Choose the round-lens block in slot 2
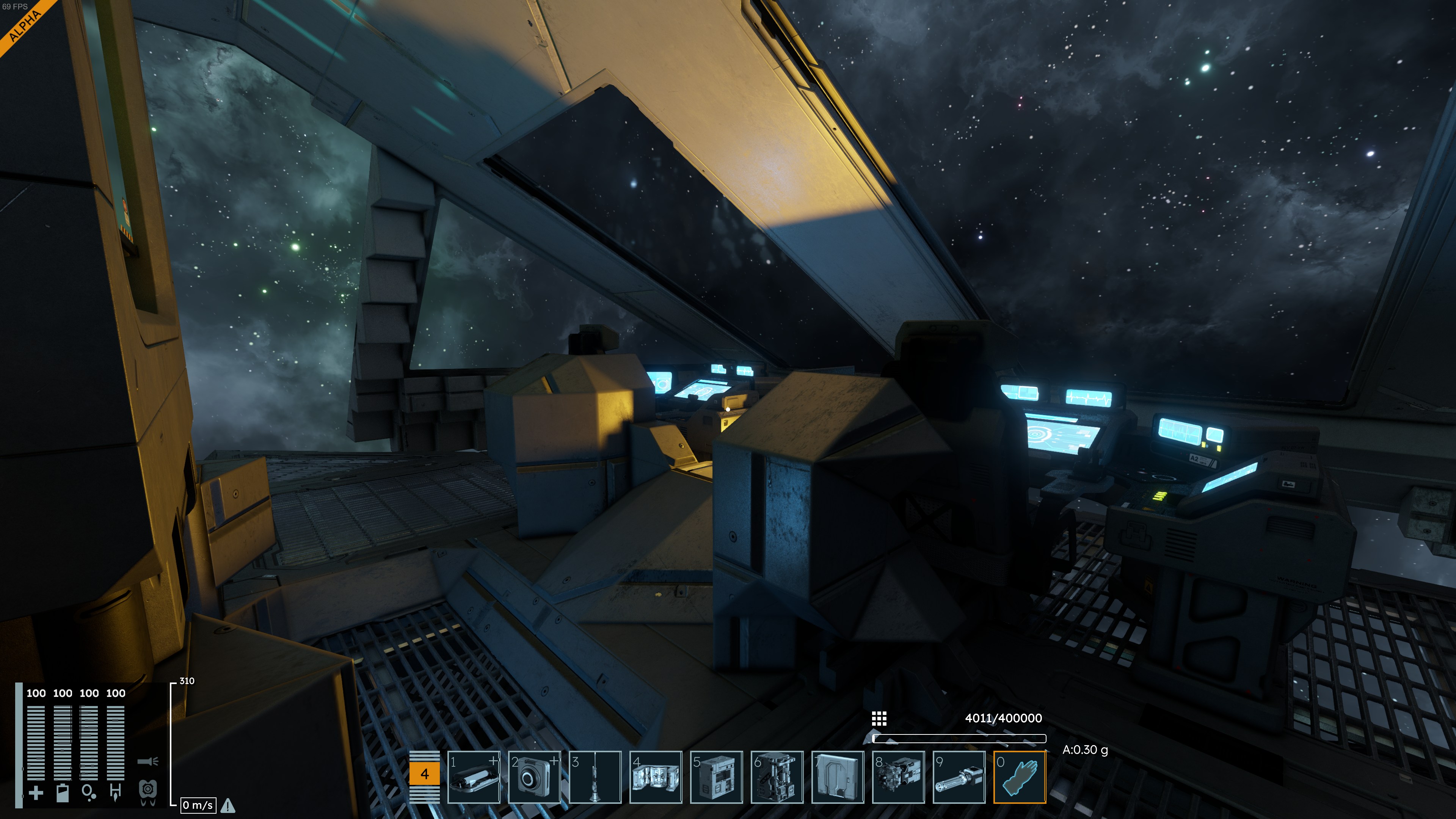Screen dimensions: 1456x819 pos(534,777)
